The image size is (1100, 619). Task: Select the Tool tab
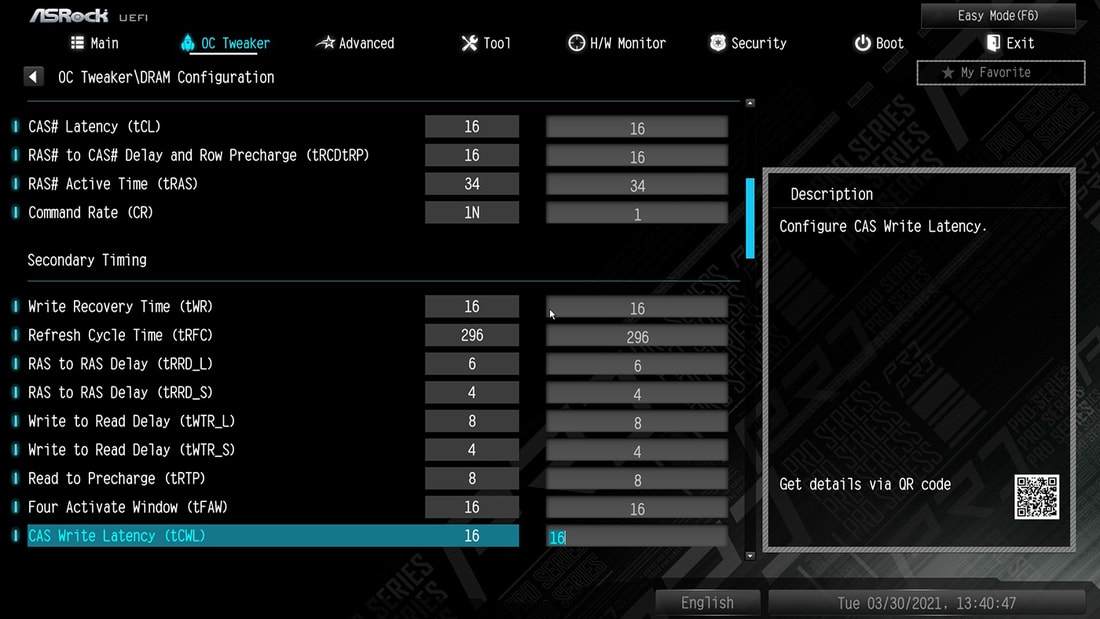point(486,43)
